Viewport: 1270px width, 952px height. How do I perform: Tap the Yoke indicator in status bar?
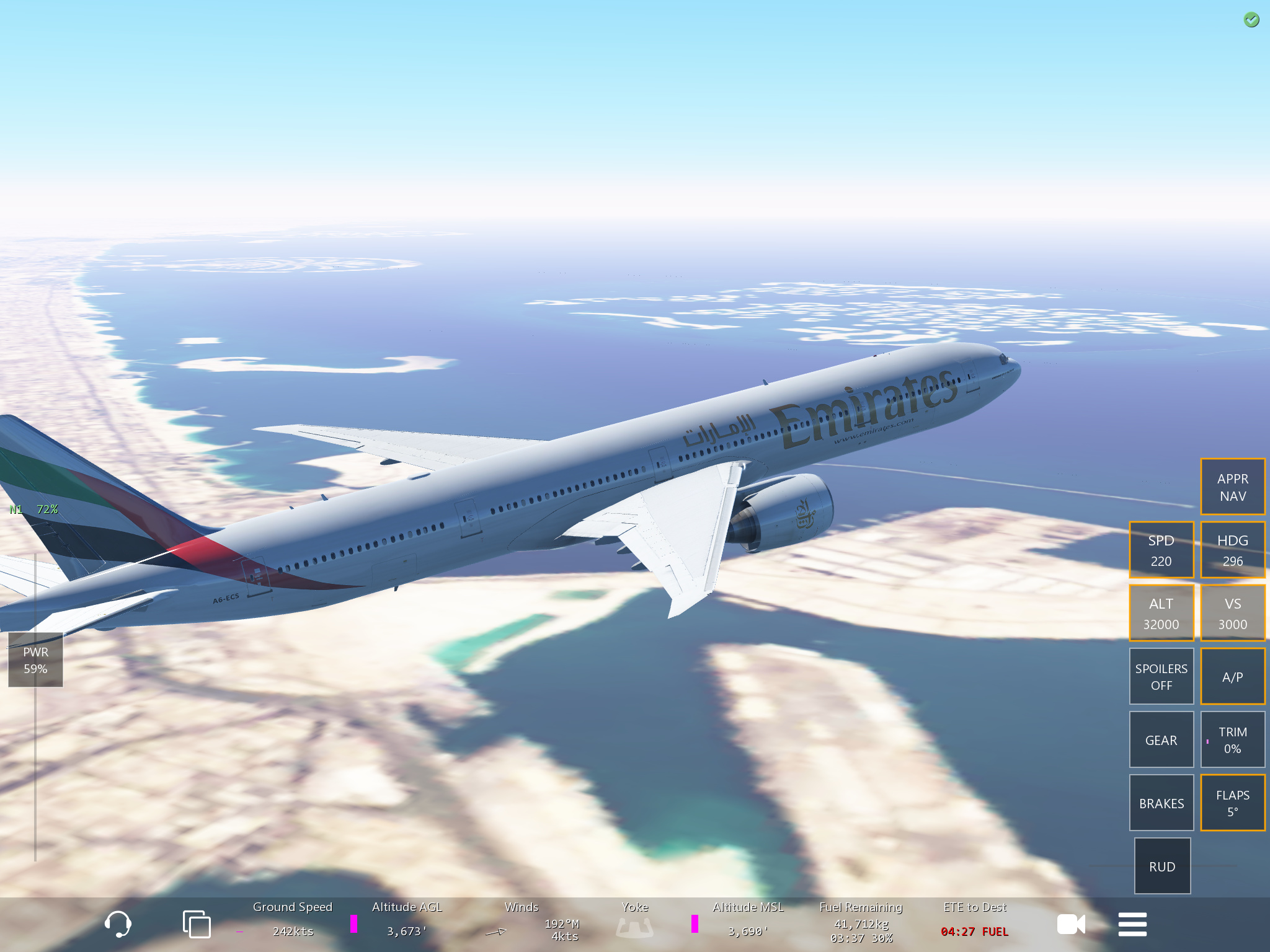634,922
